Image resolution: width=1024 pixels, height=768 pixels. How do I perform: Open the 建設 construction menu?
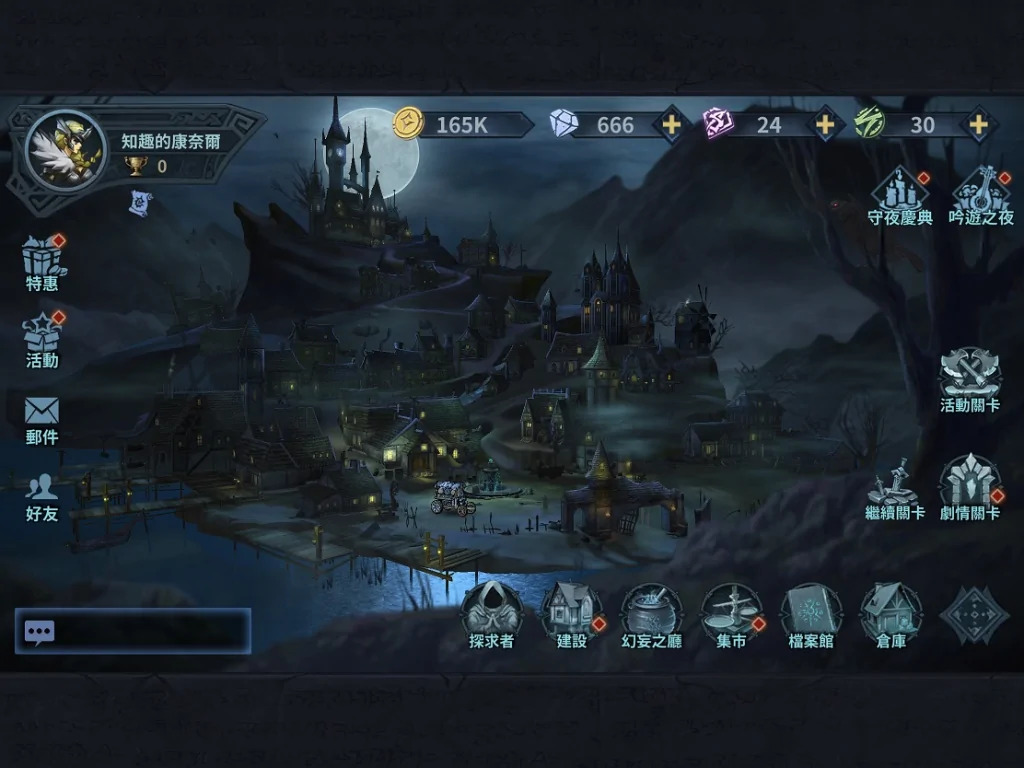(x=571, y=613)
